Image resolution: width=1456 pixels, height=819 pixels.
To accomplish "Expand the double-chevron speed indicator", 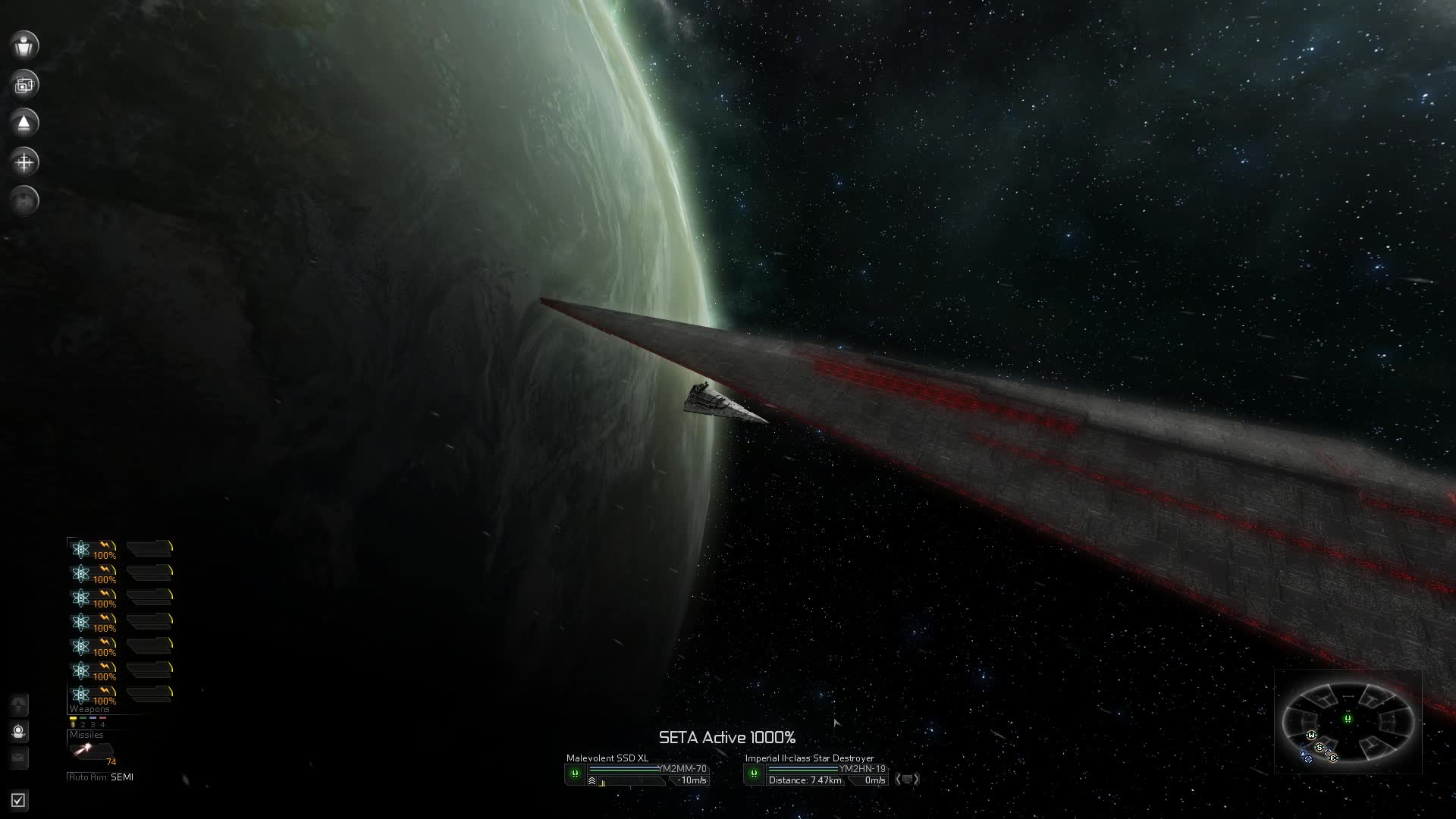I will click(591, 780).
